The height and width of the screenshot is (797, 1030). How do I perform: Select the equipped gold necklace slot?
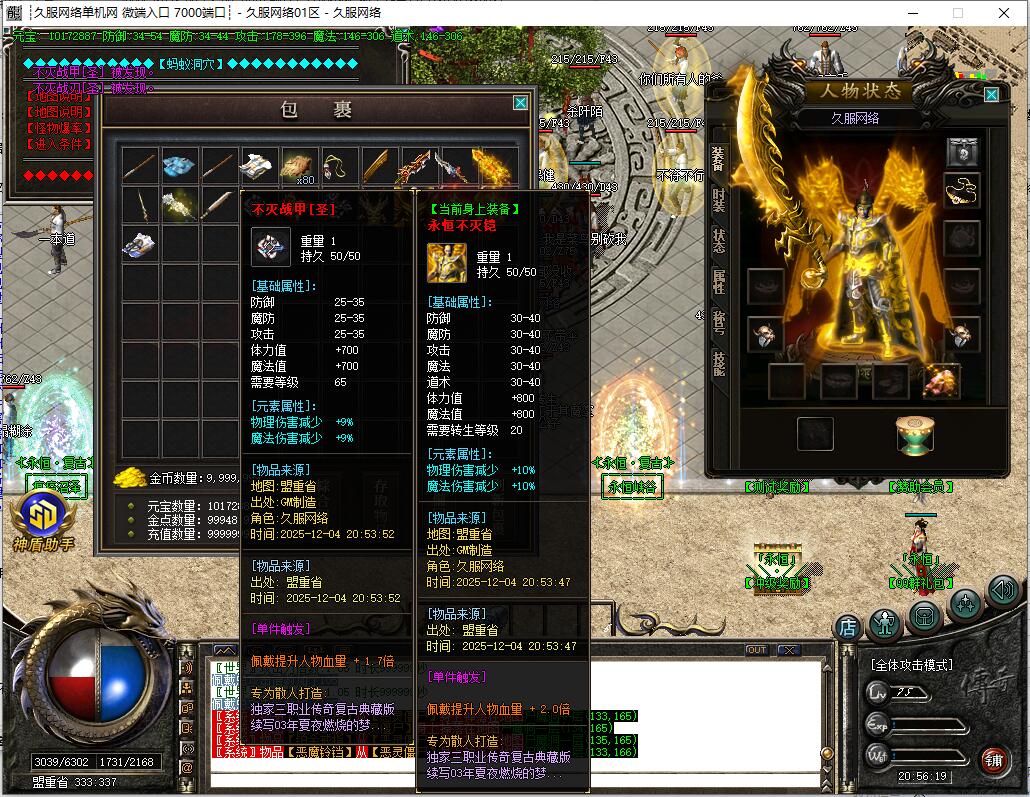(962, 189)
